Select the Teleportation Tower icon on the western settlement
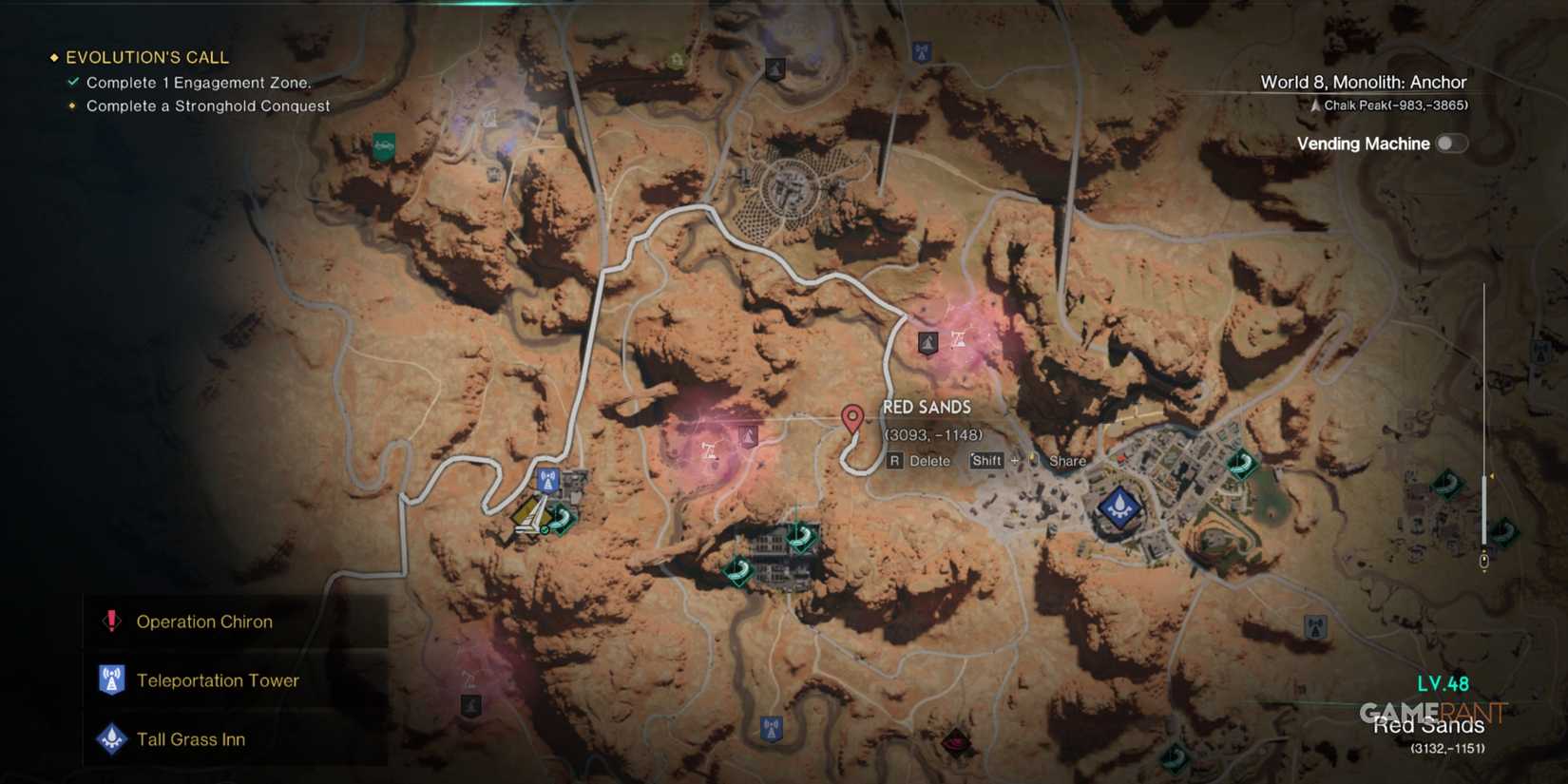 click(546, 481)
